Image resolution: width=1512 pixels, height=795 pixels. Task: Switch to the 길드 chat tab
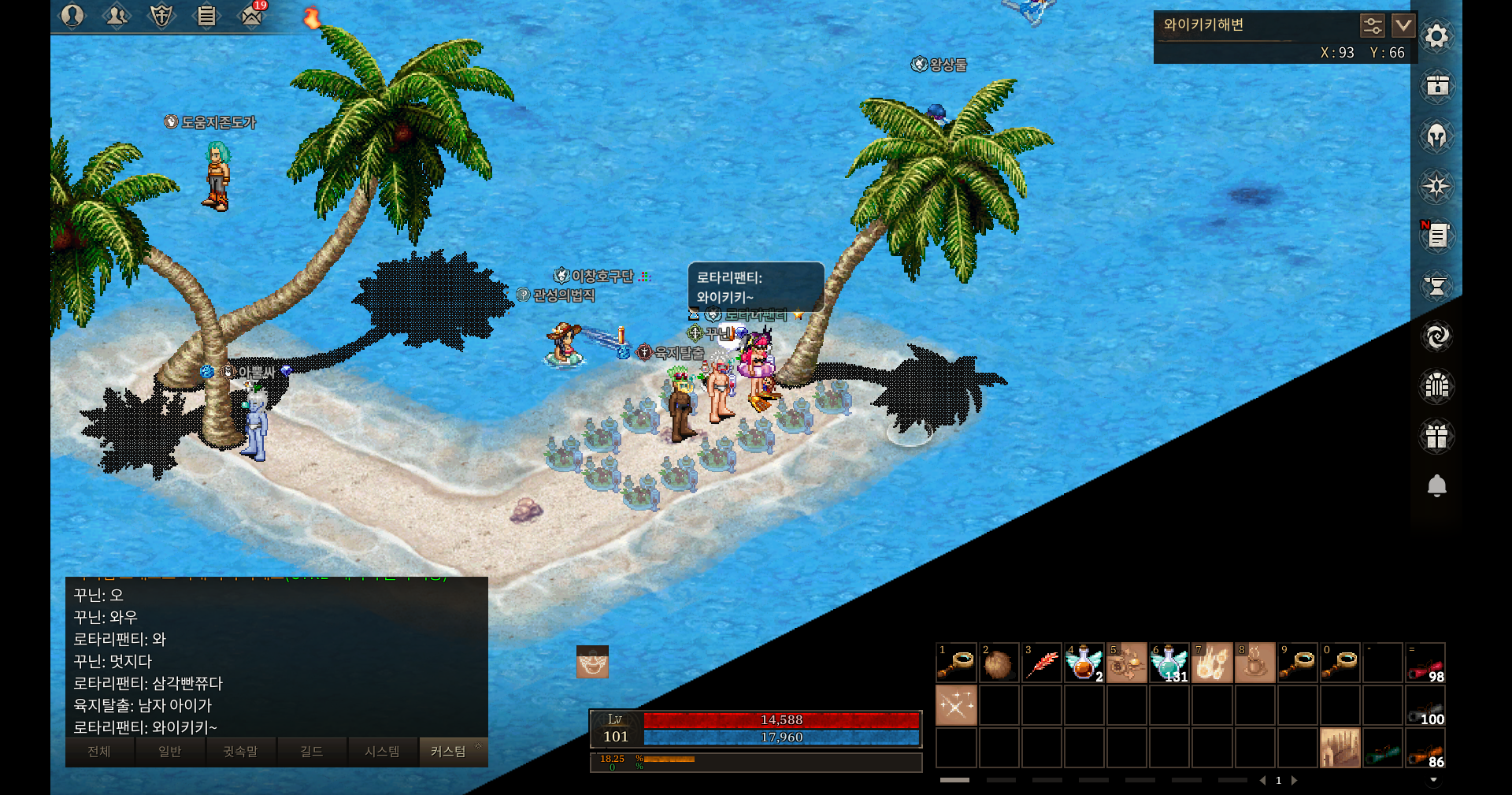click(x=311, y=752)
